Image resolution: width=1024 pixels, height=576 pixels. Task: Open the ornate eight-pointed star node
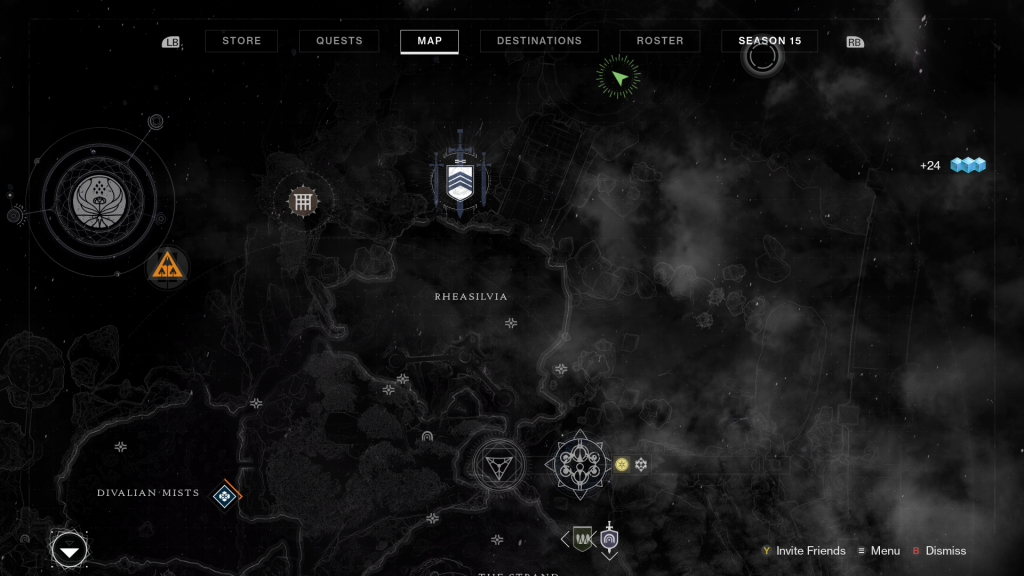pyautogui.click(x=577, y=465)
